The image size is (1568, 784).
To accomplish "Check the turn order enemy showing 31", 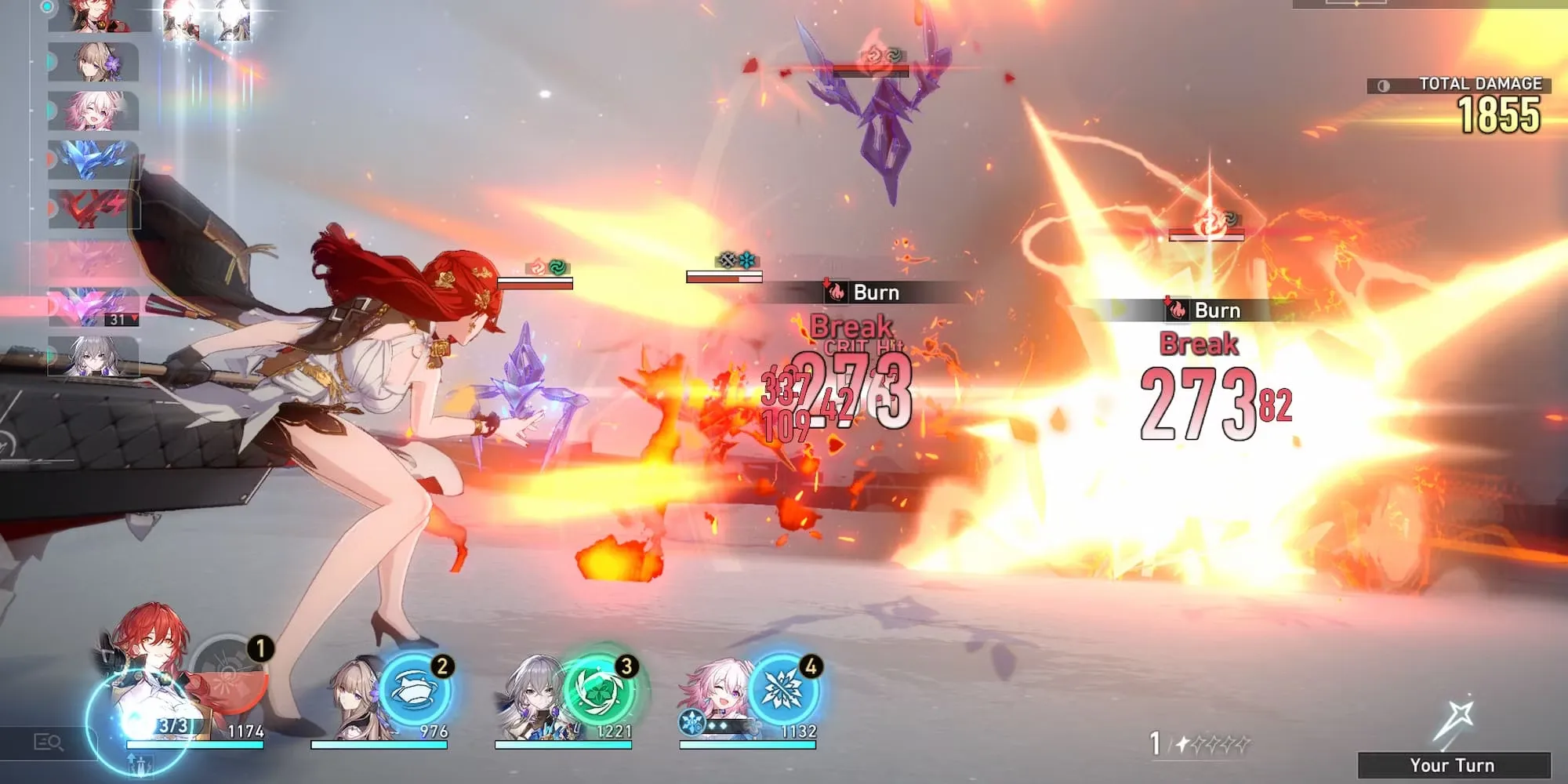I will click(x=93, y=307).
